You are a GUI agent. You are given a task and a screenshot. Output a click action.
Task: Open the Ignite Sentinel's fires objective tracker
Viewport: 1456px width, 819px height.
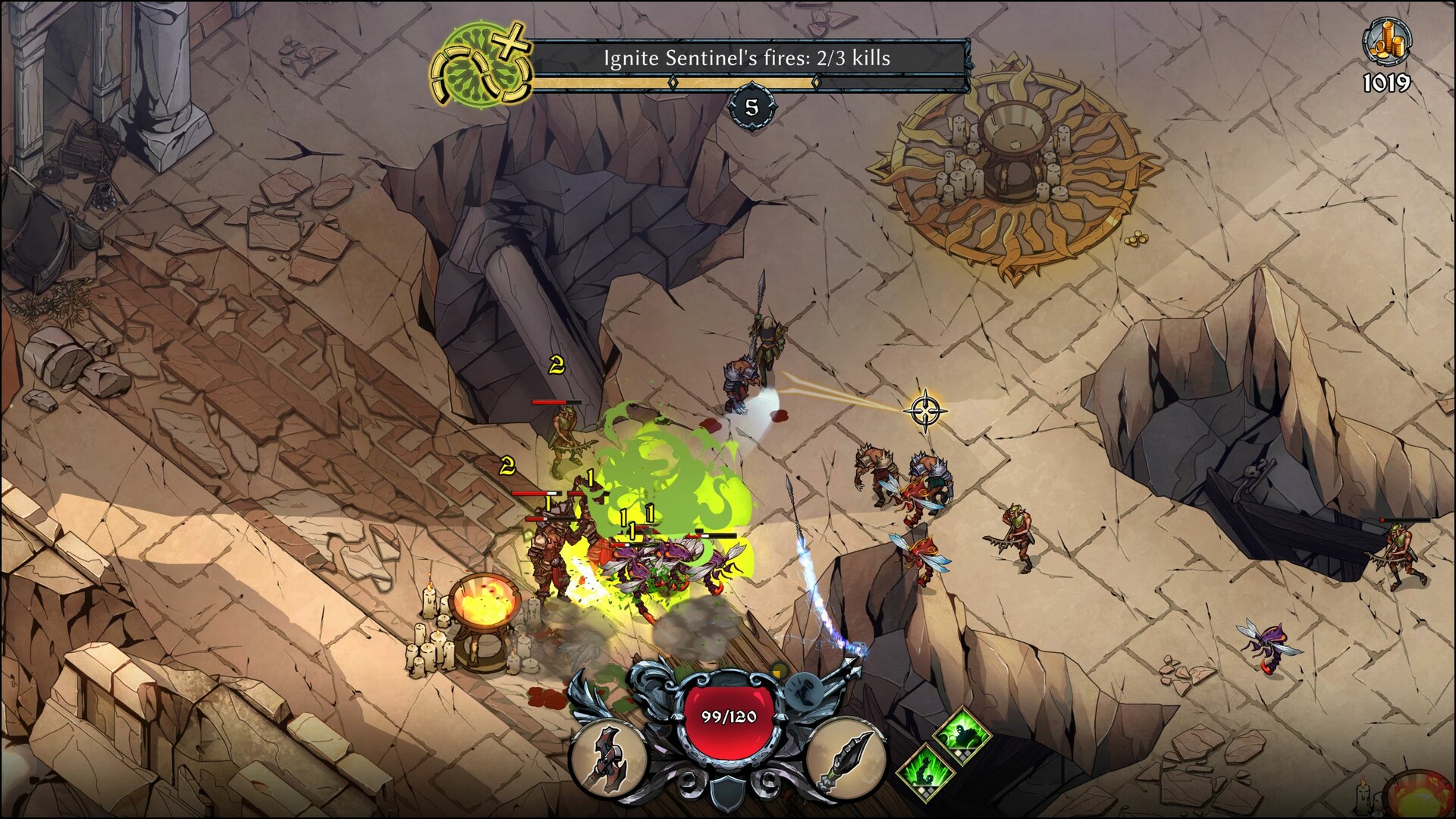747,58
